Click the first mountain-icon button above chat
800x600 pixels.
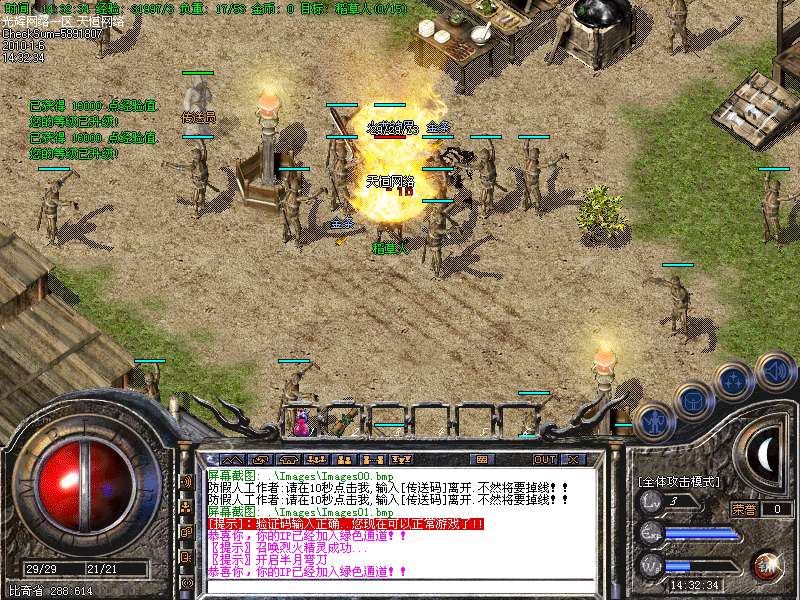coord(234,459)
